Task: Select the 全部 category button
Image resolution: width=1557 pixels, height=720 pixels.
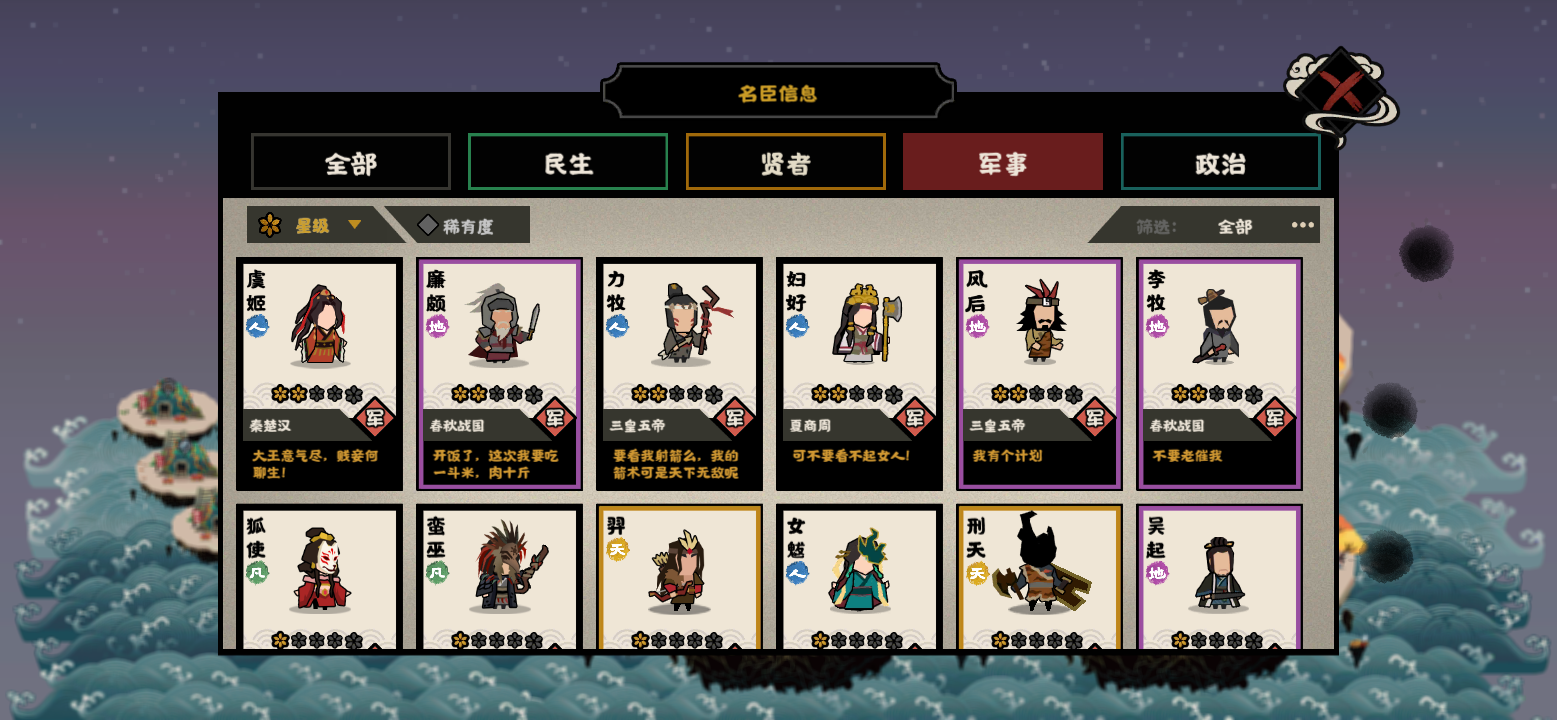Action: 350,161
